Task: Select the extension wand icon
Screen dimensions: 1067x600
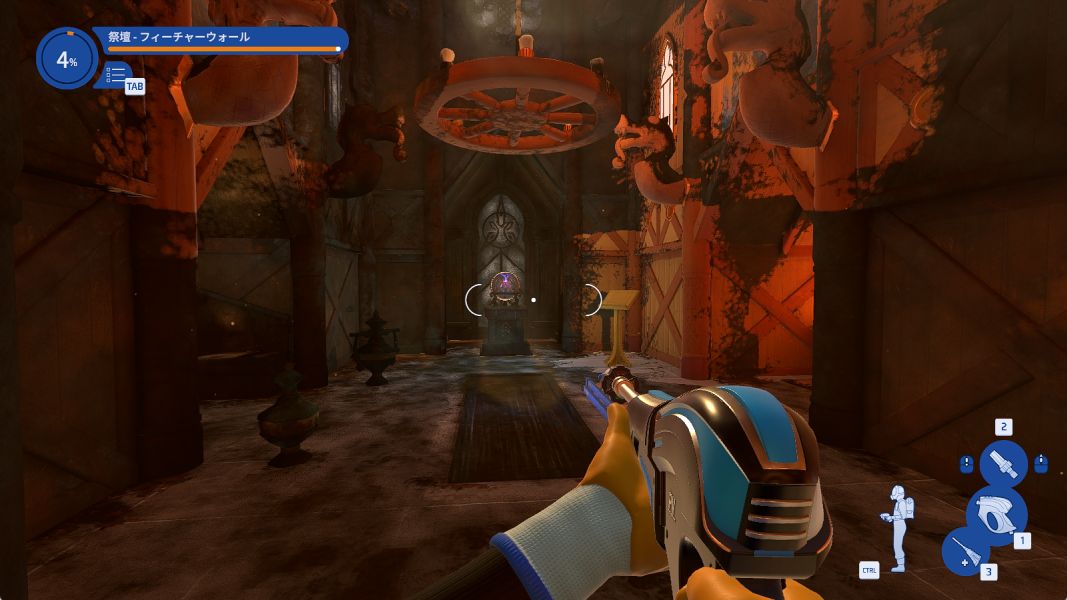Action: click(x=966, y=551)
